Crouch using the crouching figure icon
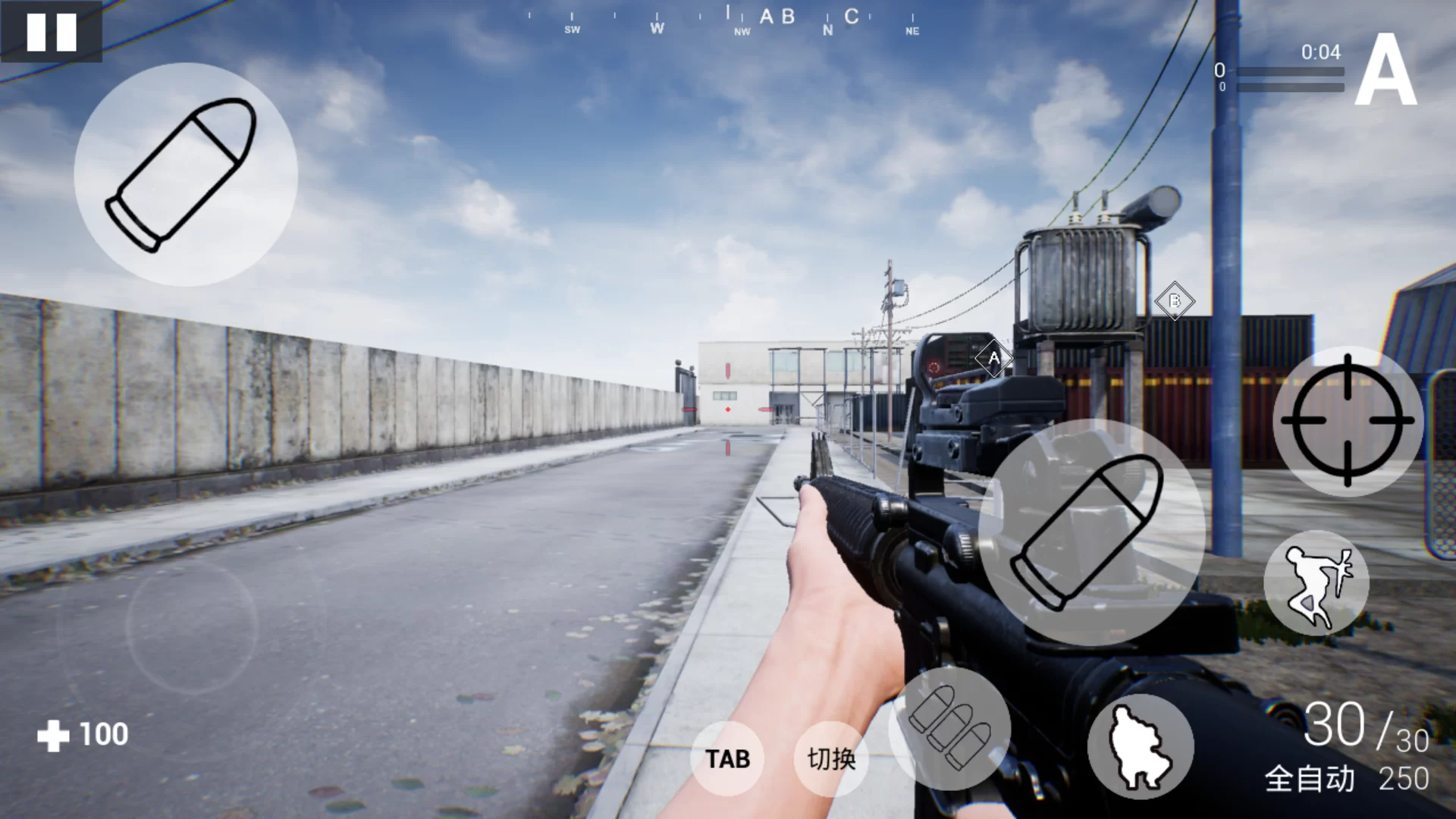This screenshot has height=819, width=1456. pos(1141,746)
